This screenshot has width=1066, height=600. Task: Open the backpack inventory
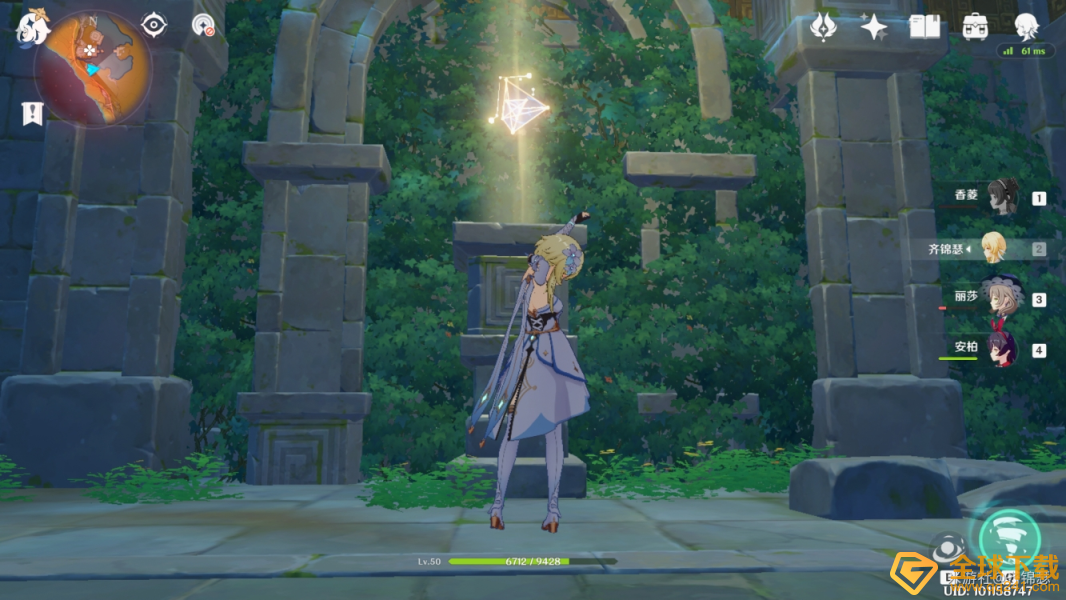point(975,27)
